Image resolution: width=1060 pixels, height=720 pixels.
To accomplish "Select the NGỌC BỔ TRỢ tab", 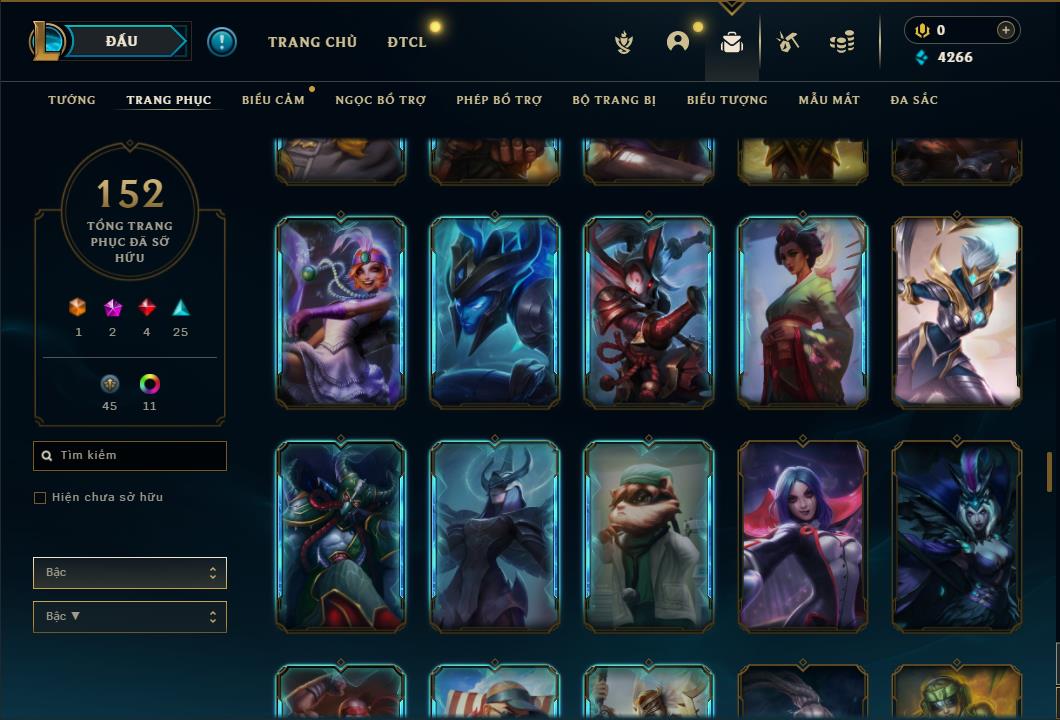I will click(380, 100).
